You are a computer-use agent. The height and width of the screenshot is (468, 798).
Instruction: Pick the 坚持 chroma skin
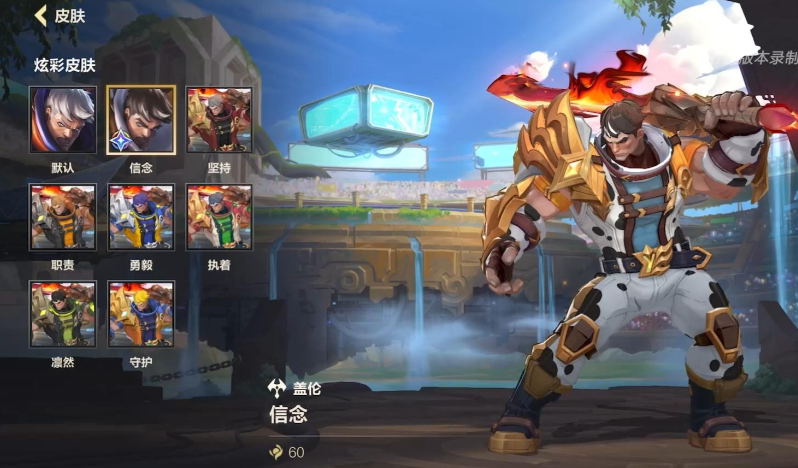[x=219, y=120]
